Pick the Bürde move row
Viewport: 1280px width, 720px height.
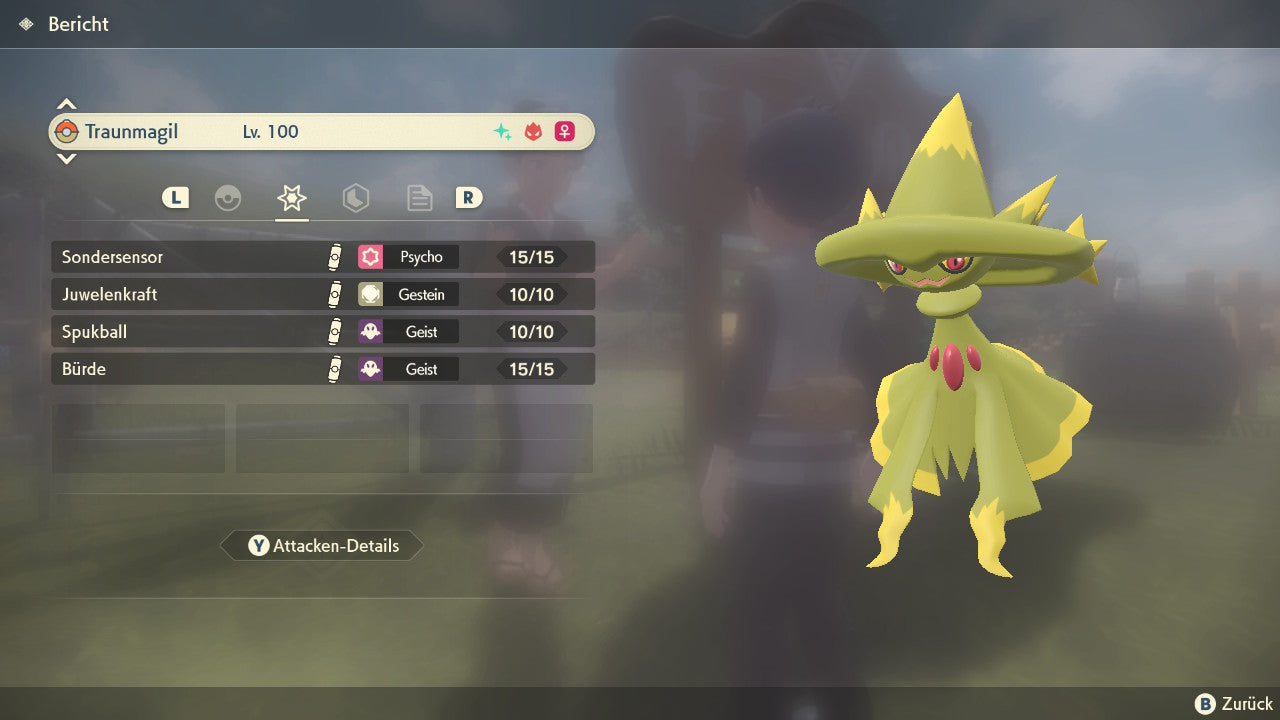[322, 369]
